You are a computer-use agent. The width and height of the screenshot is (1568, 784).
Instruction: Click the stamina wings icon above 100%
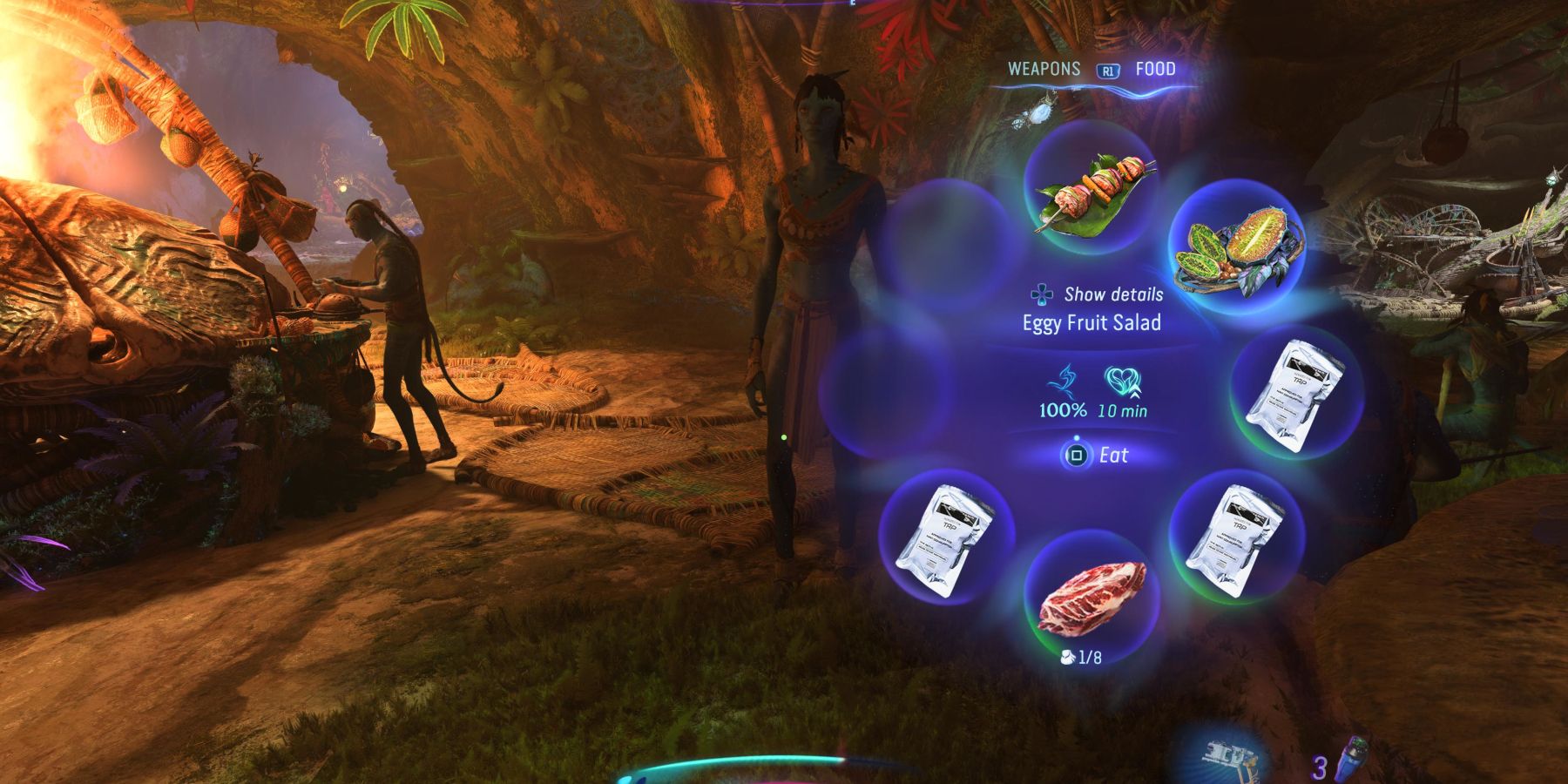point(1062,381)
